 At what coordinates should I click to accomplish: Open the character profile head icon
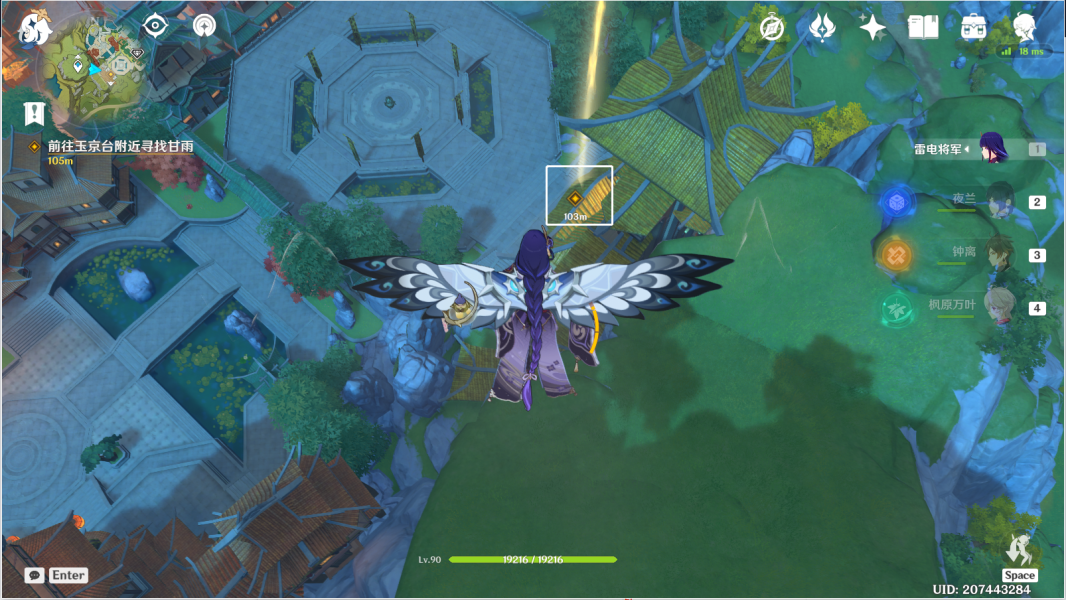pos(1023,27)
